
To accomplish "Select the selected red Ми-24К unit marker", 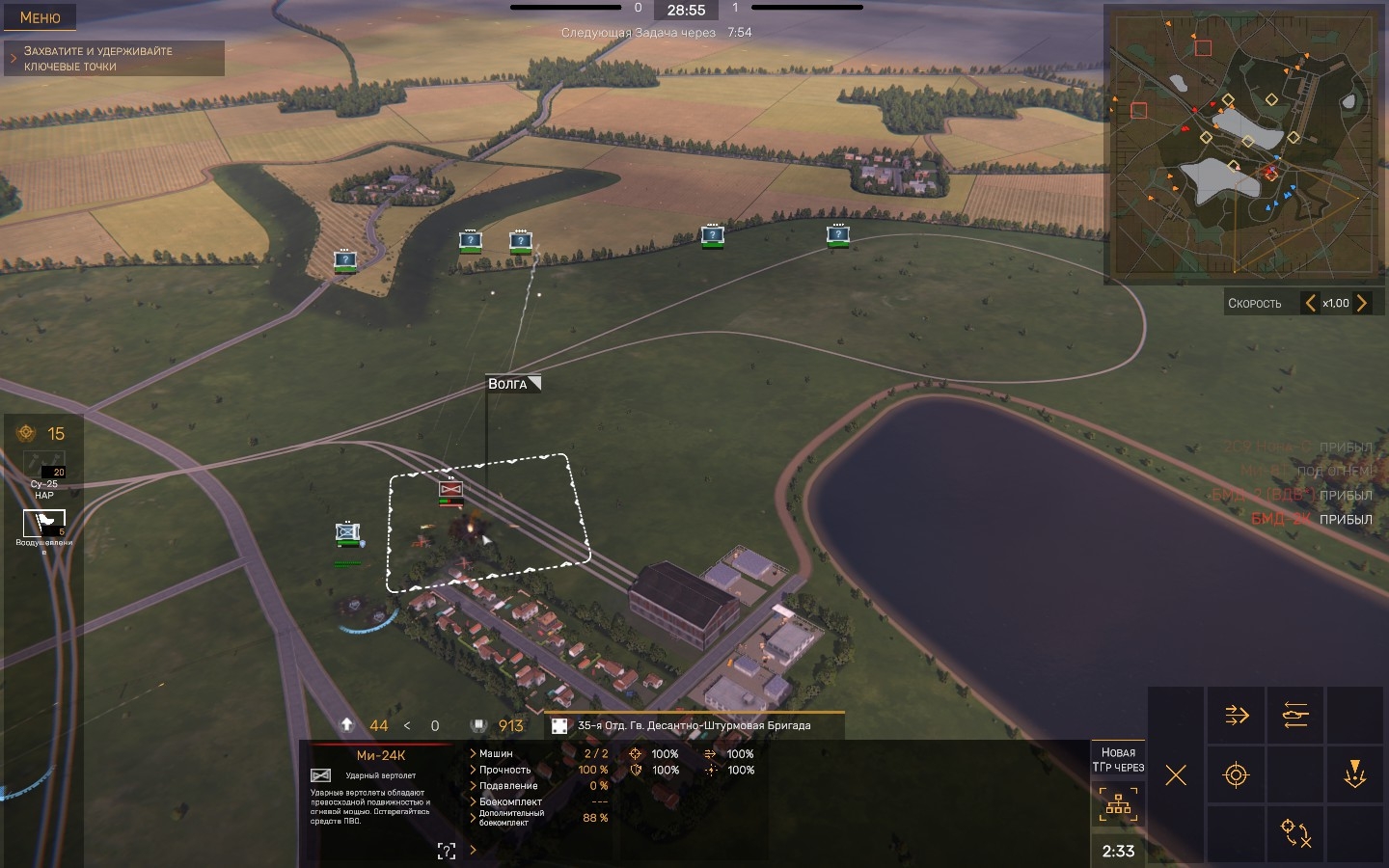I will pyautogui.click(x=450, y=489).
